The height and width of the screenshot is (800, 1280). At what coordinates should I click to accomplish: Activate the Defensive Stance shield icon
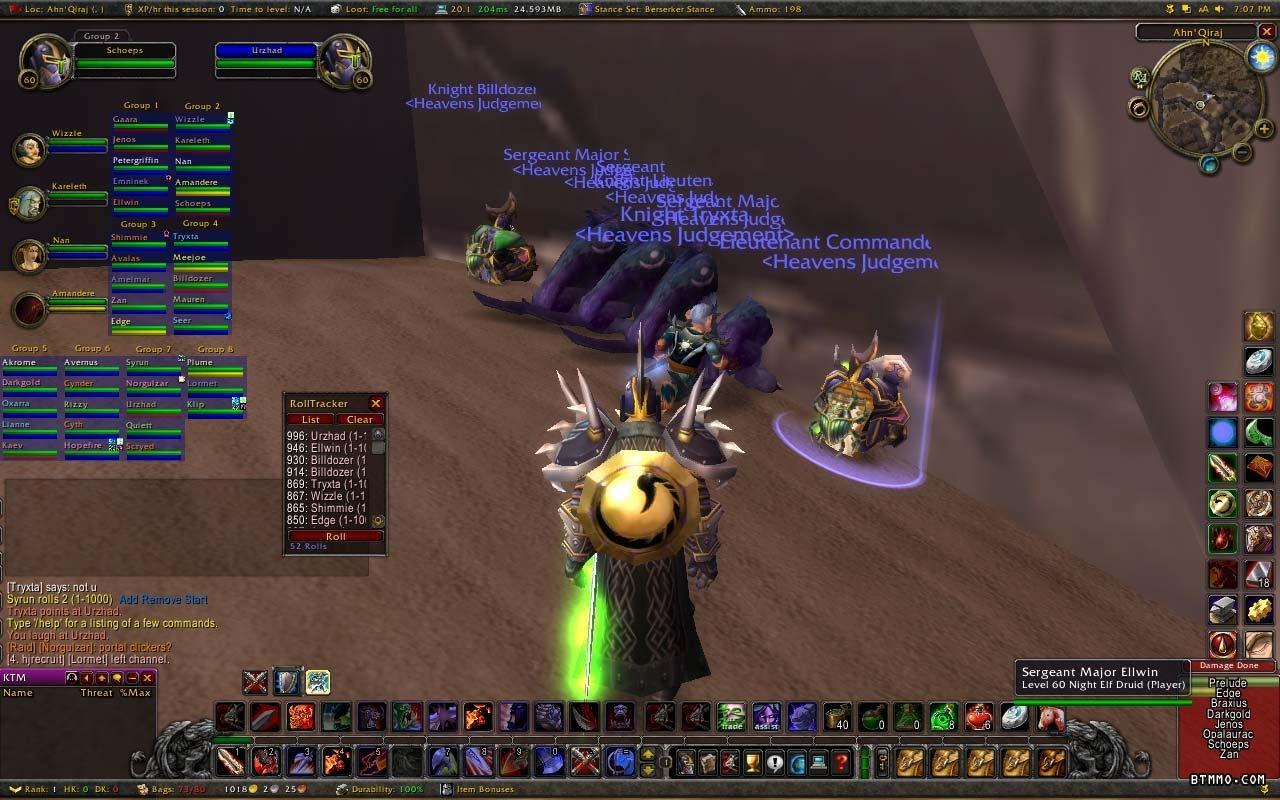tap(287, 682)
